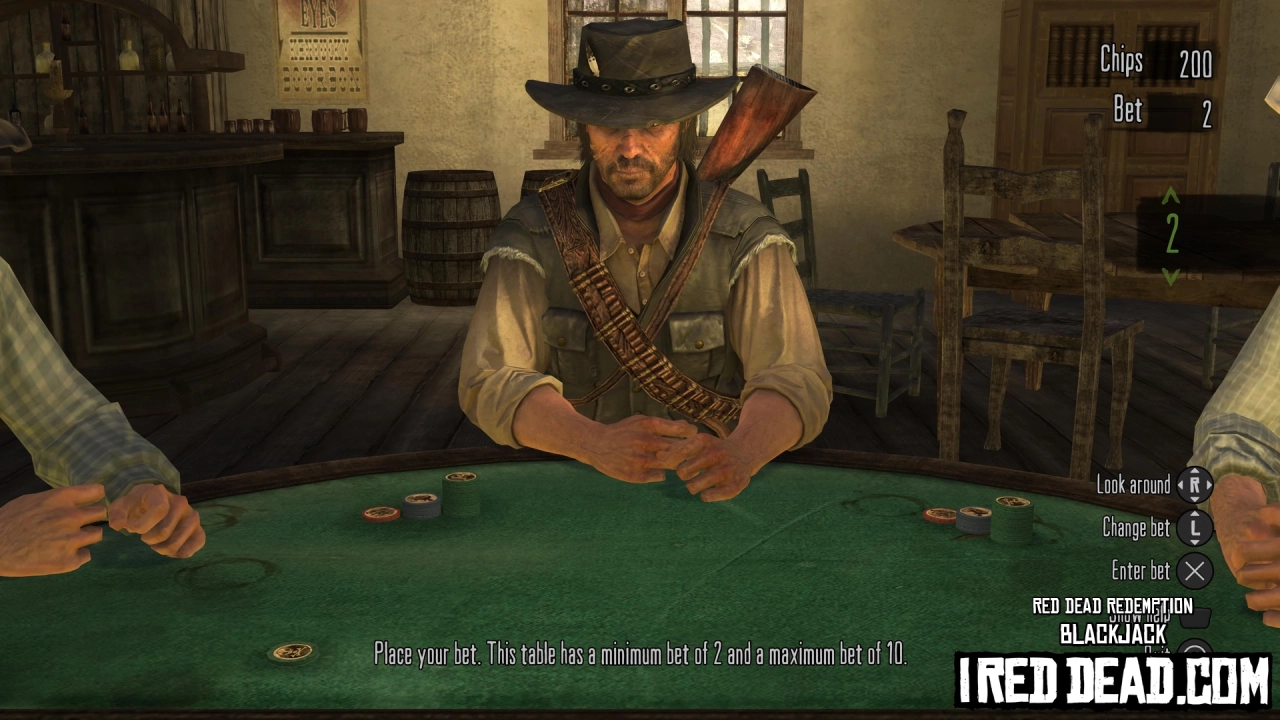Click the X Enter bet button icon

(1196, 571)
